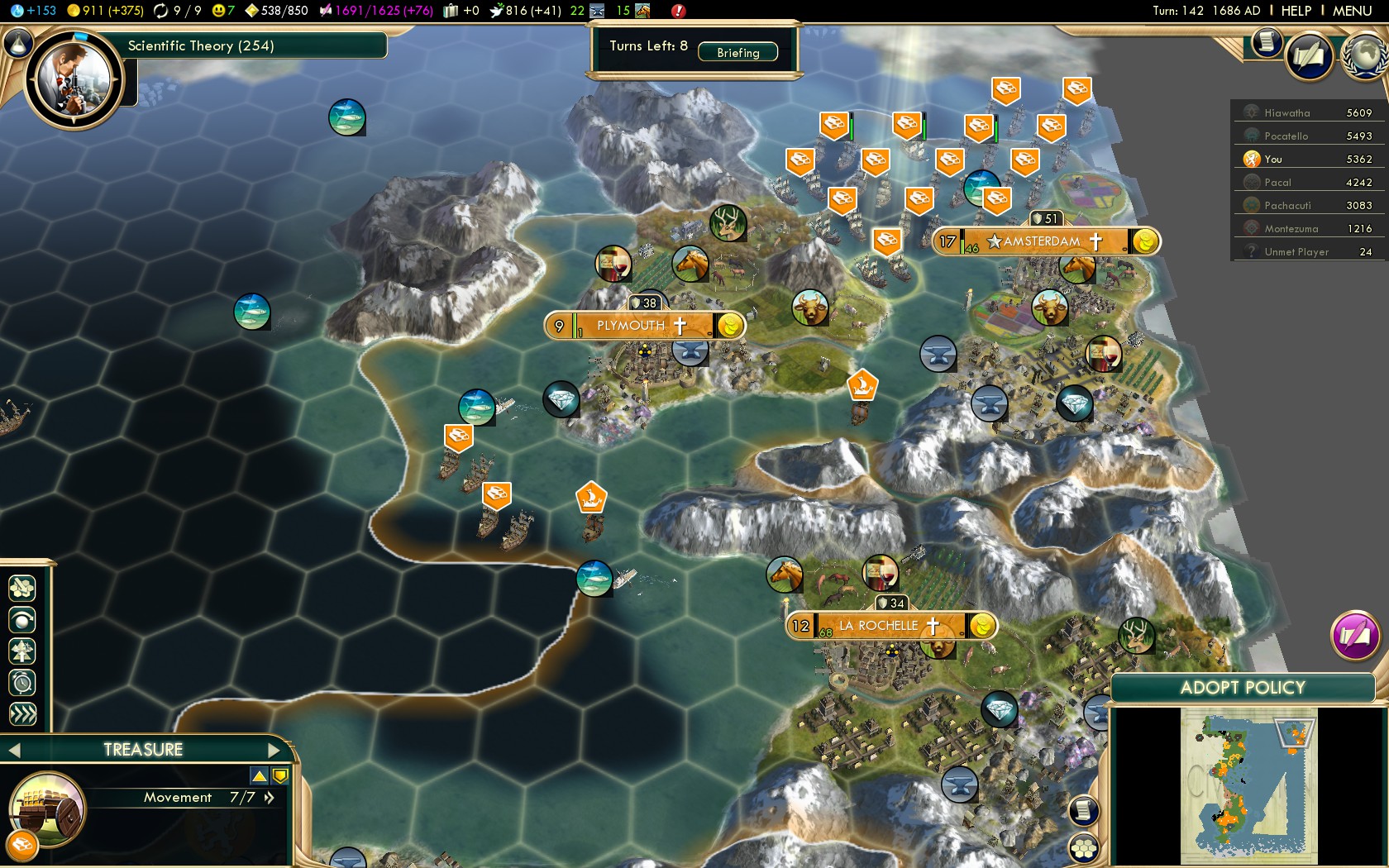Click the scientist research portrait
The height and width of the screenshot is (868, 1389).
tap(74, 79)
